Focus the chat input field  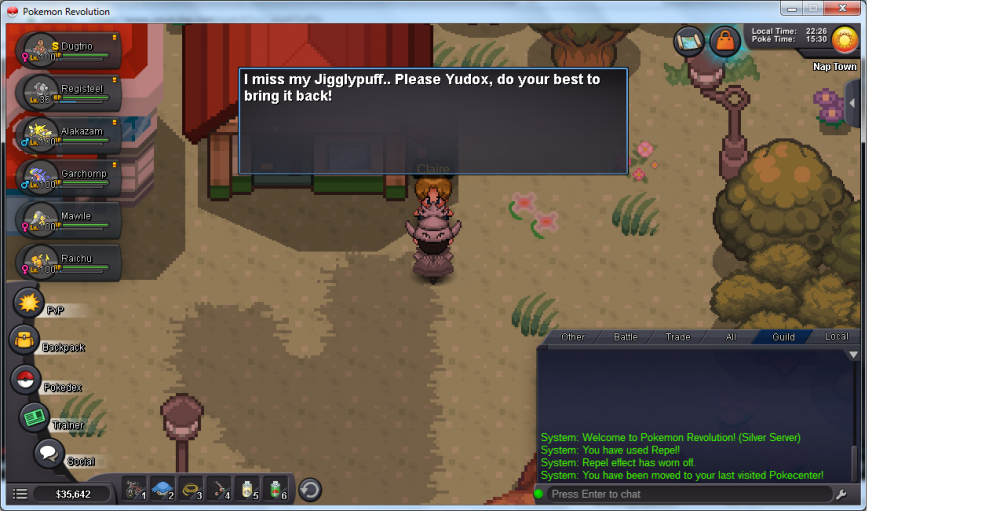click(x=688, y=494)
